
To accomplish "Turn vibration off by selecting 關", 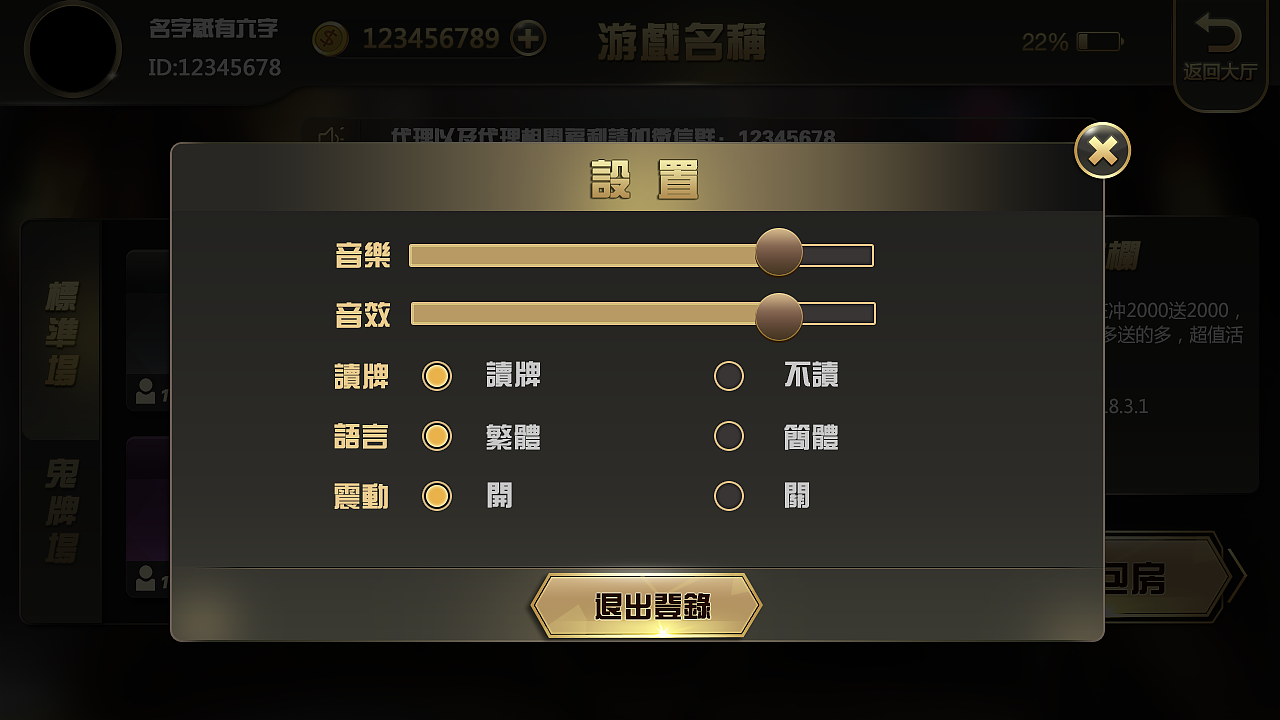I will [x=729, y=496].
